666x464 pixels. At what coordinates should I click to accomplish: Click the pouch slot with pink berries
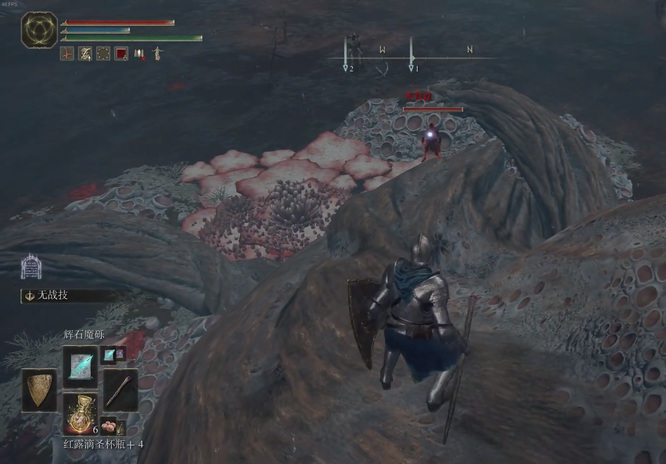[108, 426]
